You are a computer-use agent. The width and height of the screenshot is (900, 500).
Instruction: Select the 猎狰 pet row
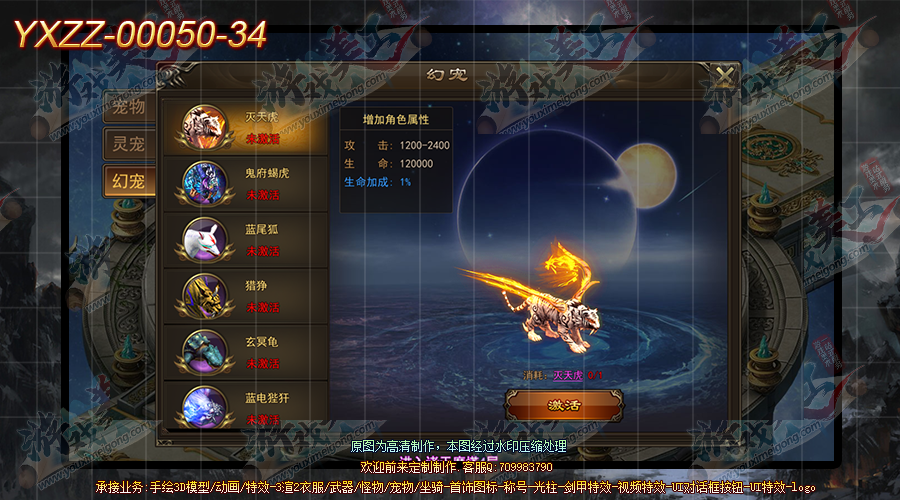pos(244,295)
